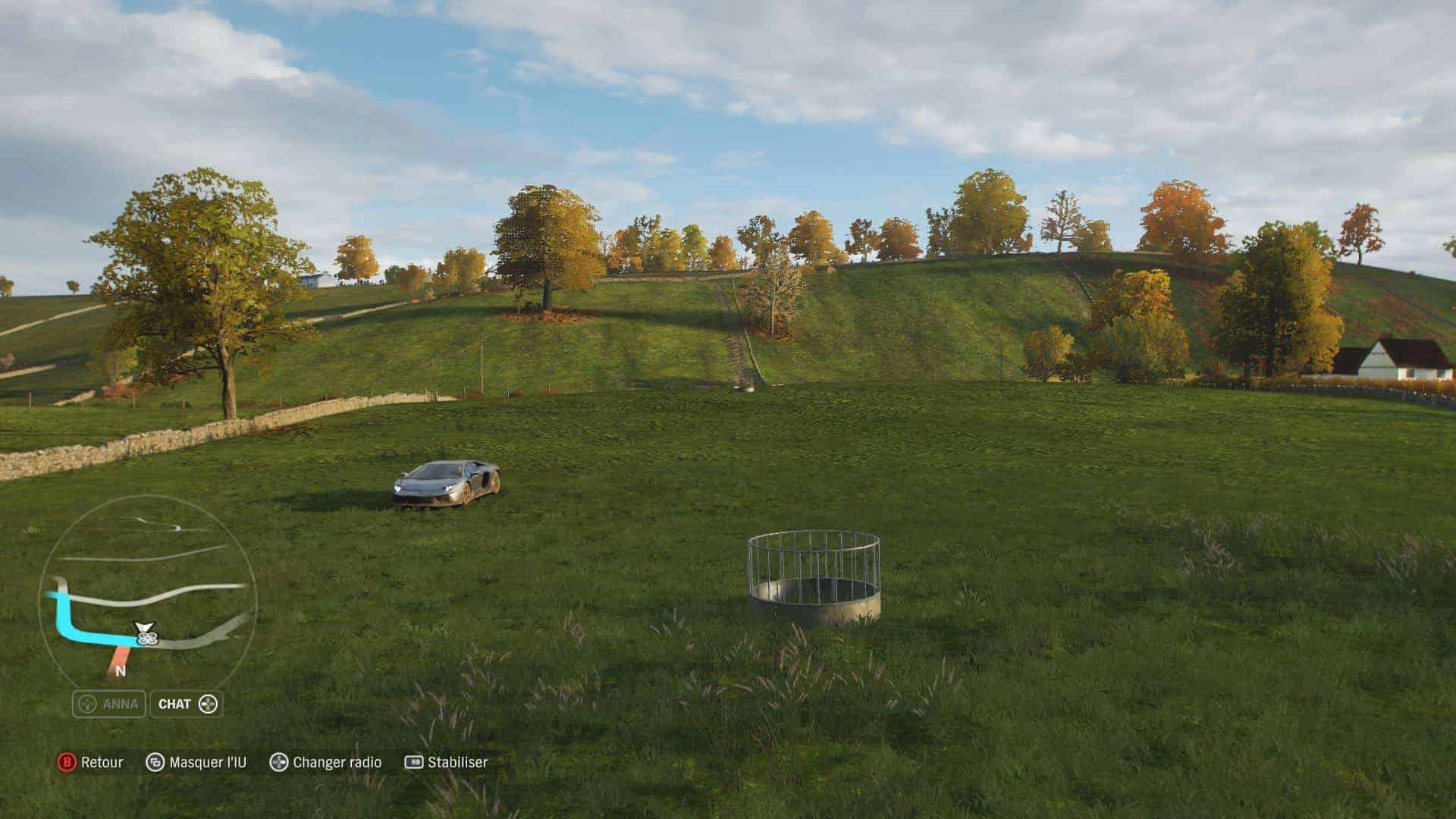Click the circular minimap

(147, 589)
